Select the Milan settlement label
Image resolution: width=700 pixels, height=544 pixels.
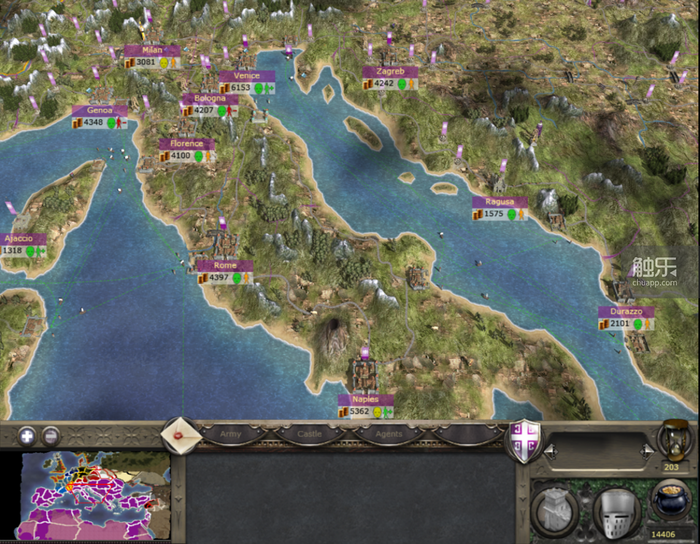pyautogui.click(x=152, y=50)
